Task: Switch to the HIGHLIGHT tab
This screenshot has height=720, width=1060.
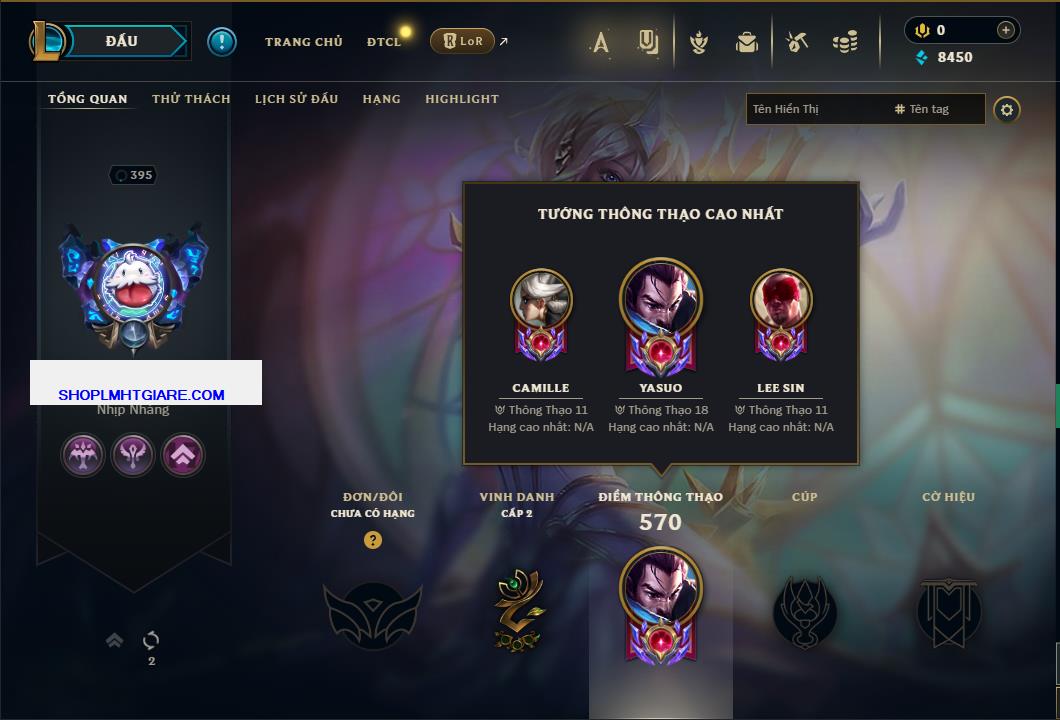Action: [461, 99]
